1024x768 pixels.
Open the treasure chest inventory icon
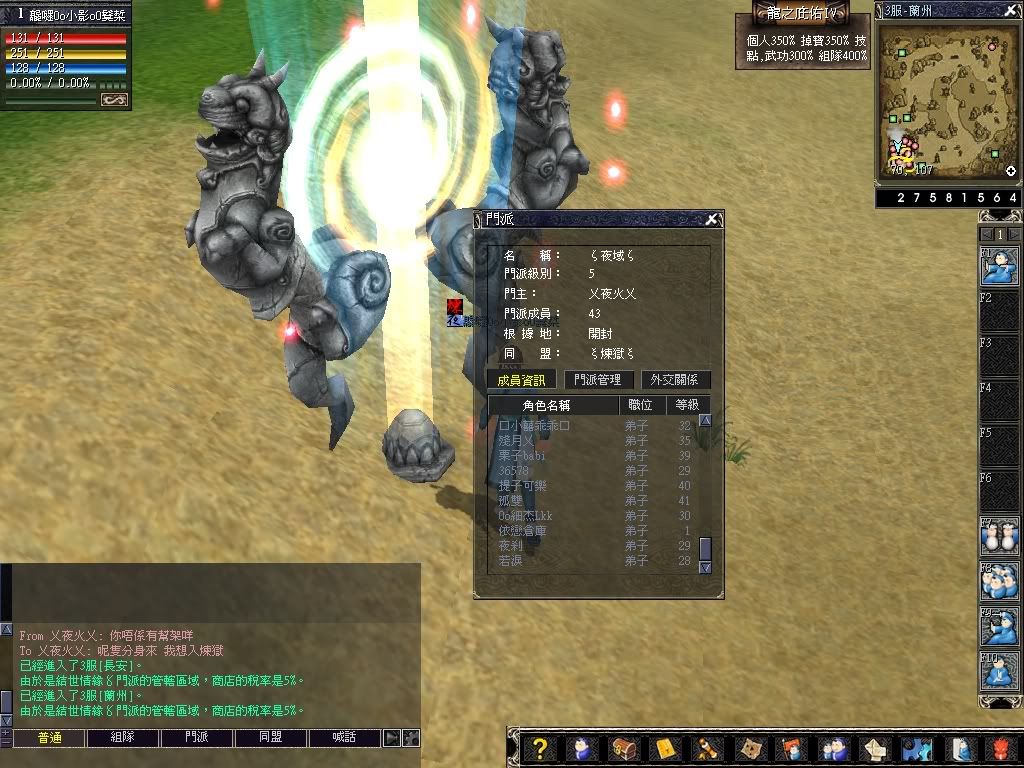coord(625,749)
